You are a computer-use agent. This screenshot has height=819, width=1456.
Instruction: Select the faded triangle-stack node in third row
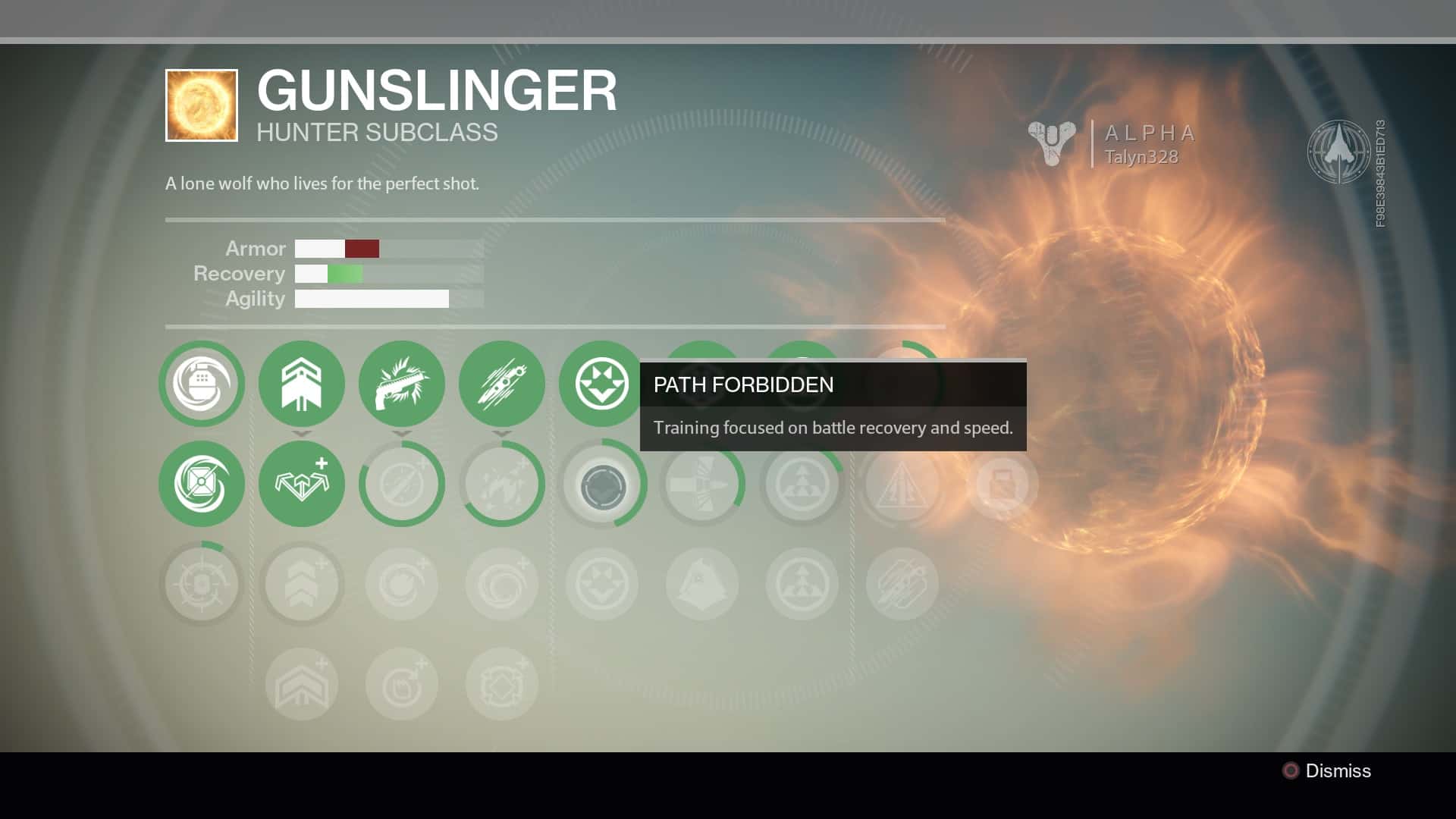click(x=802, y=584)
